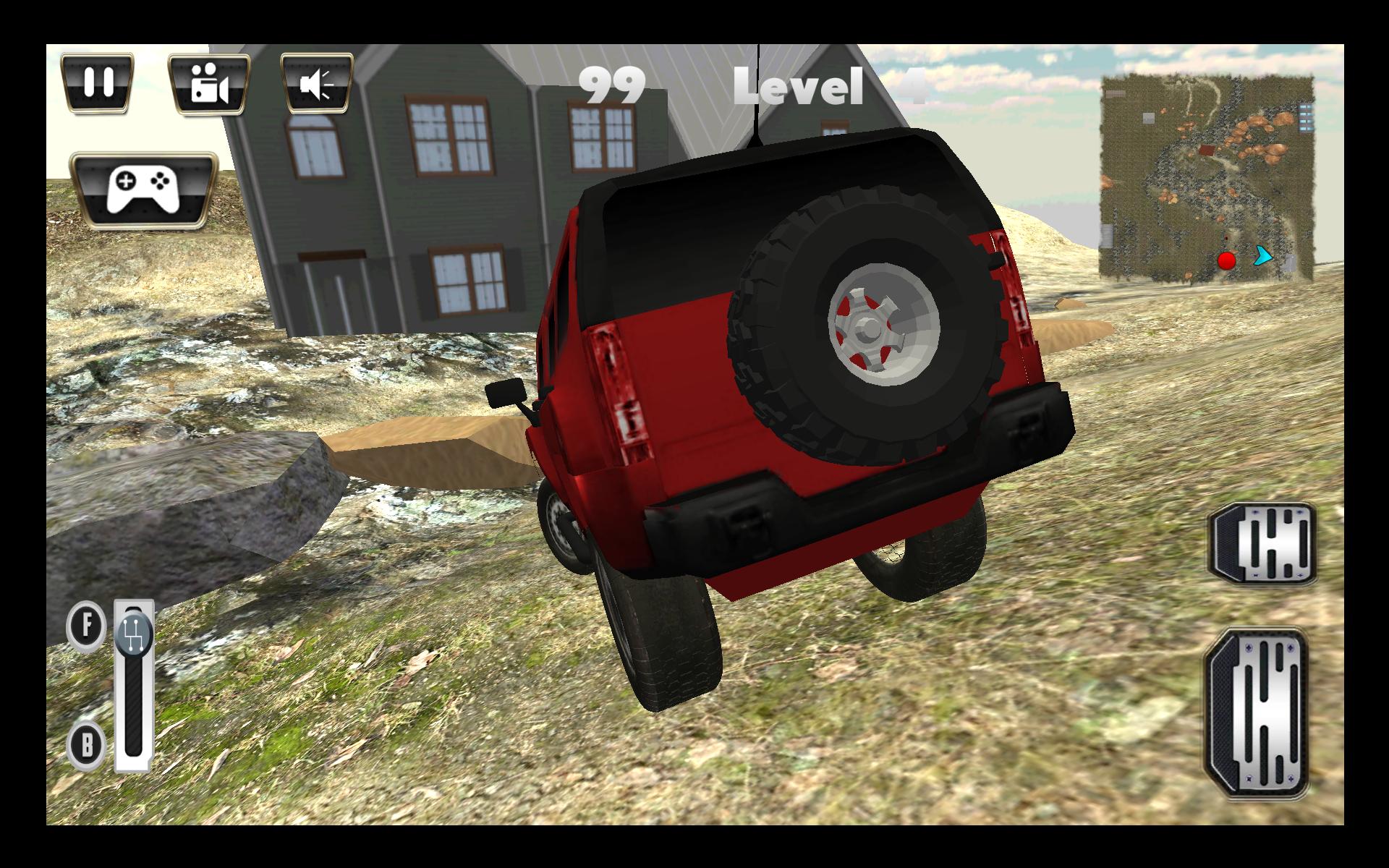Tap the blue markers on the minimap's right edge
Image resolution: width=1389 pixels, height=868 pixels.
(1306, 117)
